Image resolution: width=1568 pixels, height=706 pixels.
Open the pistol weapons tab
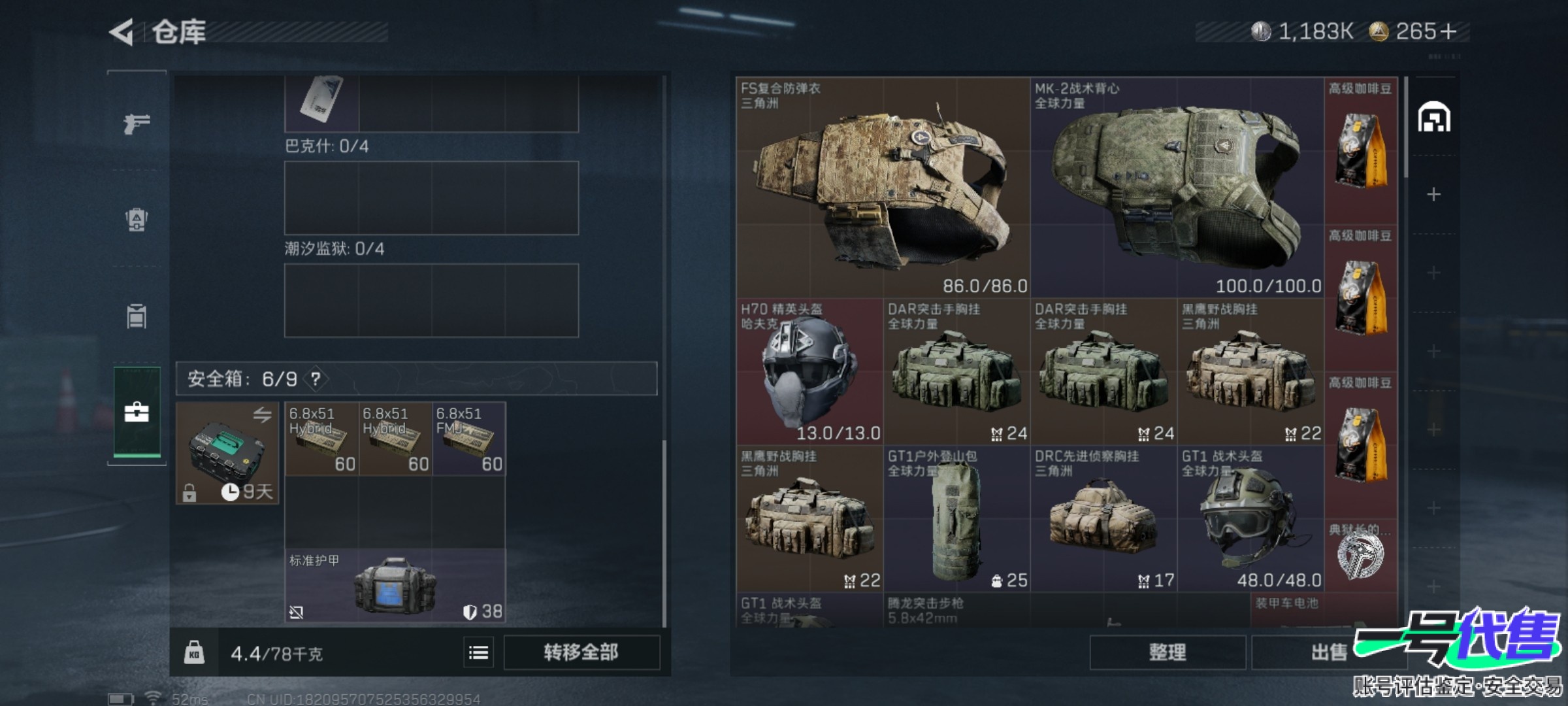137,123
